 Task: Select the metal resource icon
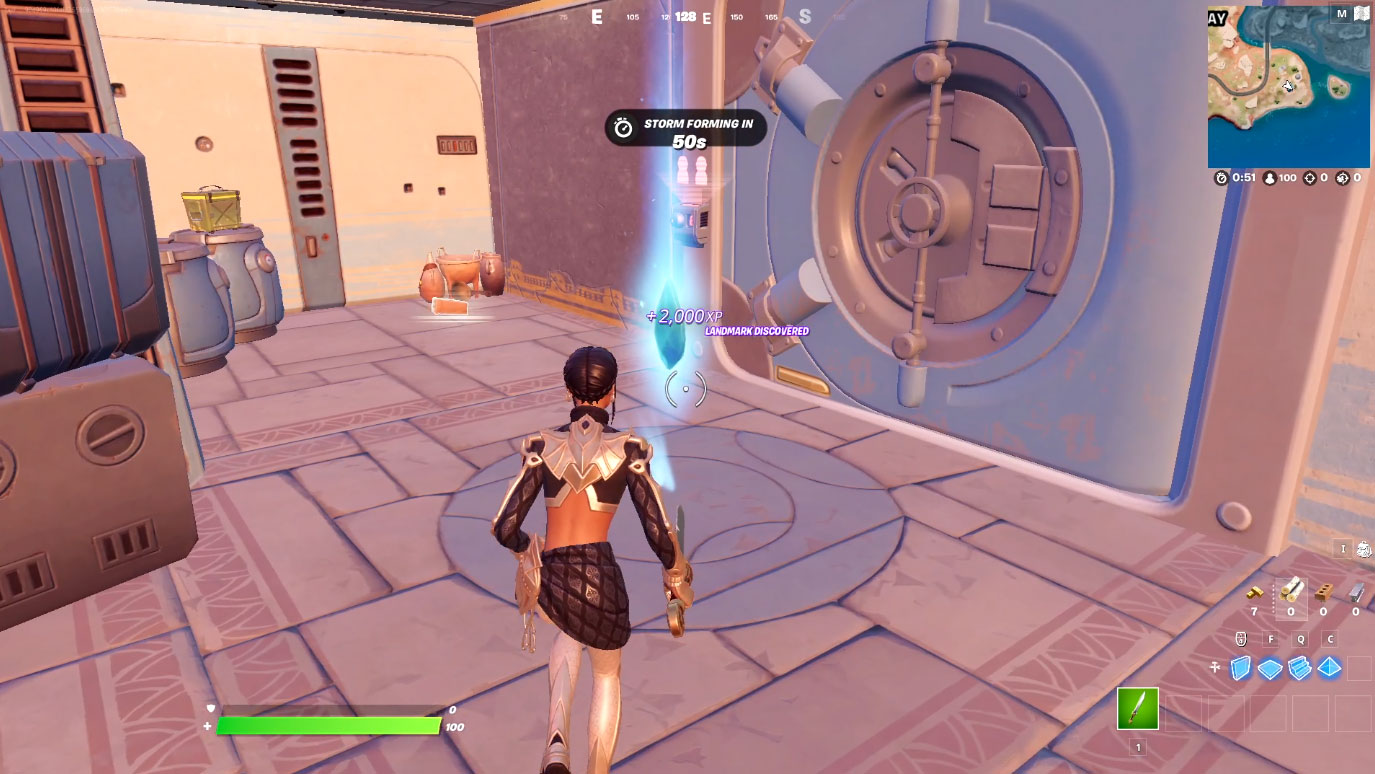point(1355,593)
